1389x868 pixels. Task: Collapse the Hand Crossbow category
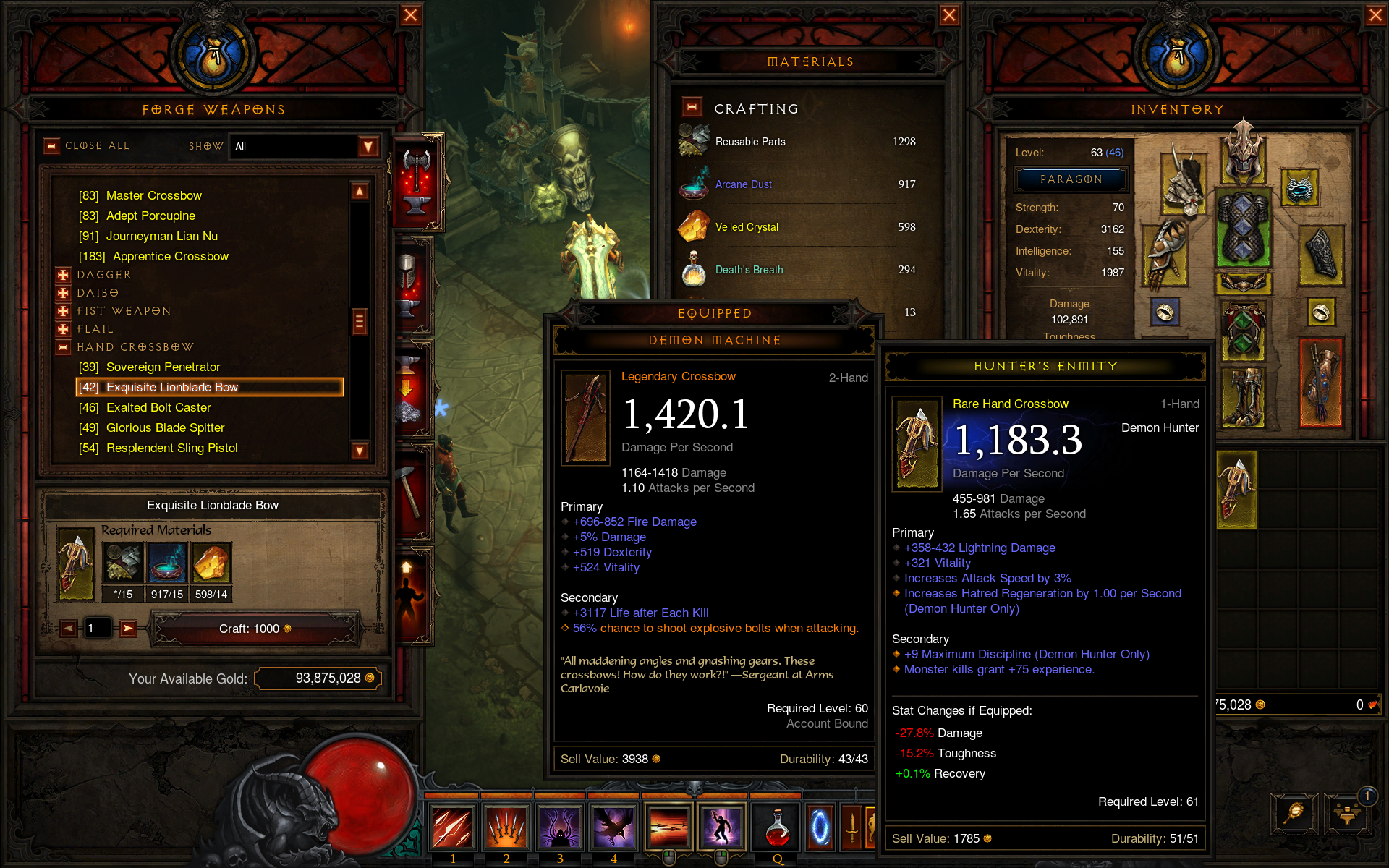click(x=64, y=347)
